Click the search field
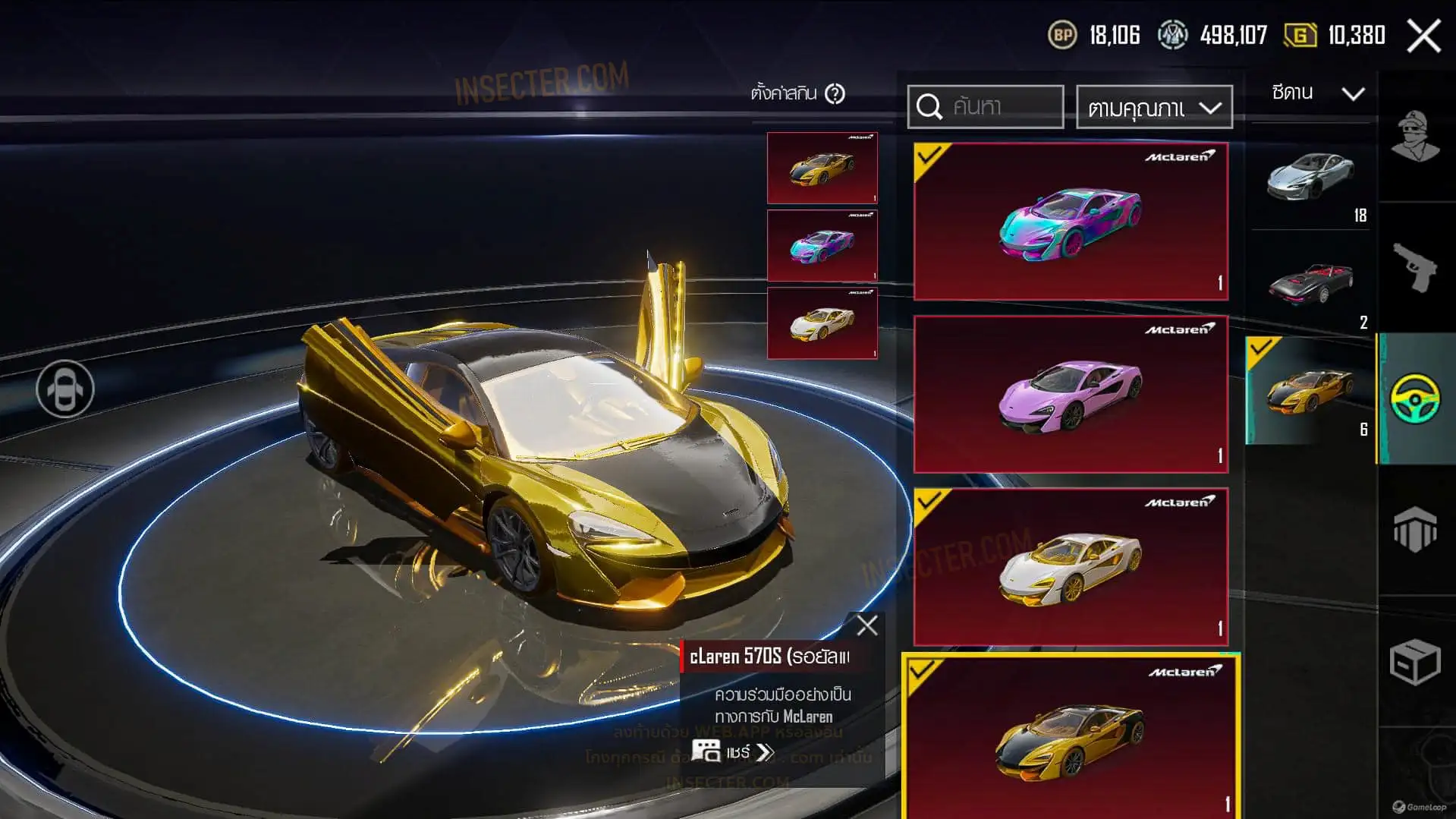This screenshot has width=1456, height=819. pyautogui.click(x=986, y=107)
